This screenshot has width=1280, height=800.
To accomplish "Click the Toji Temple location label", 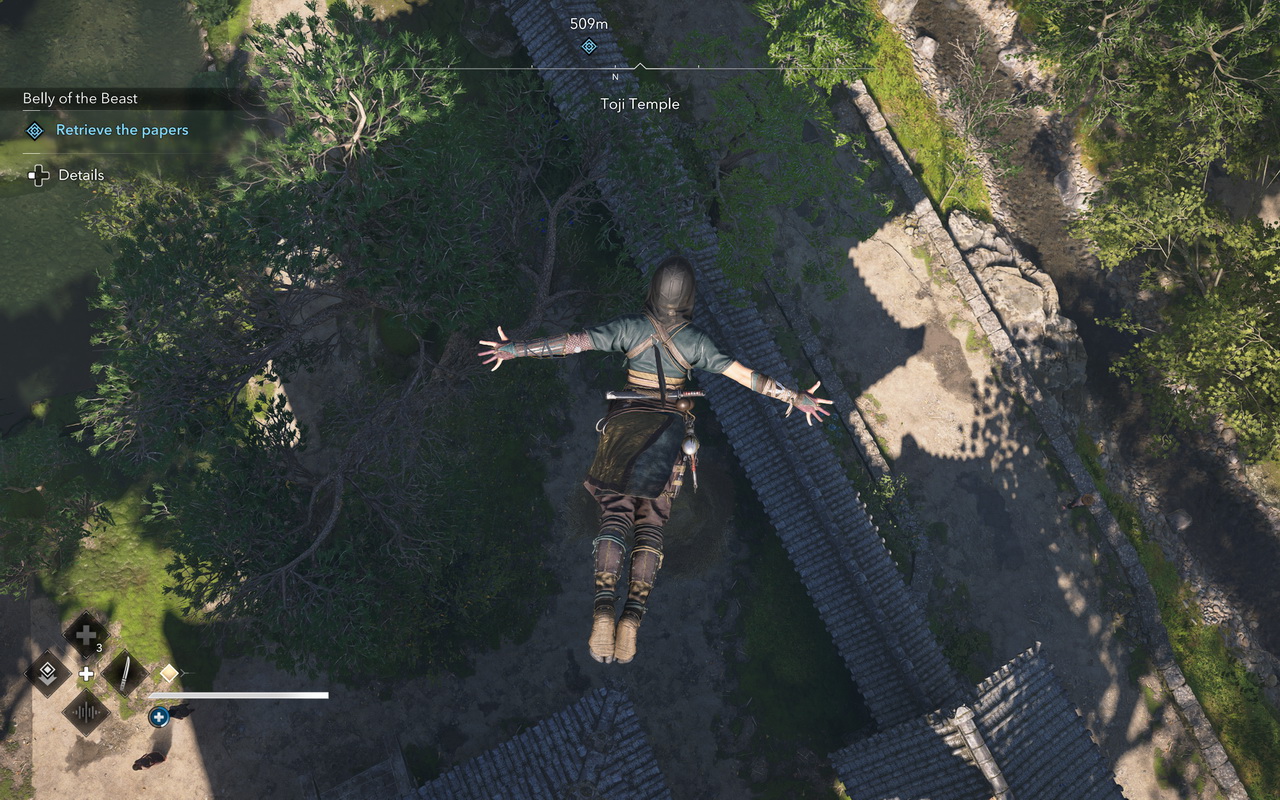I will 641,104.
